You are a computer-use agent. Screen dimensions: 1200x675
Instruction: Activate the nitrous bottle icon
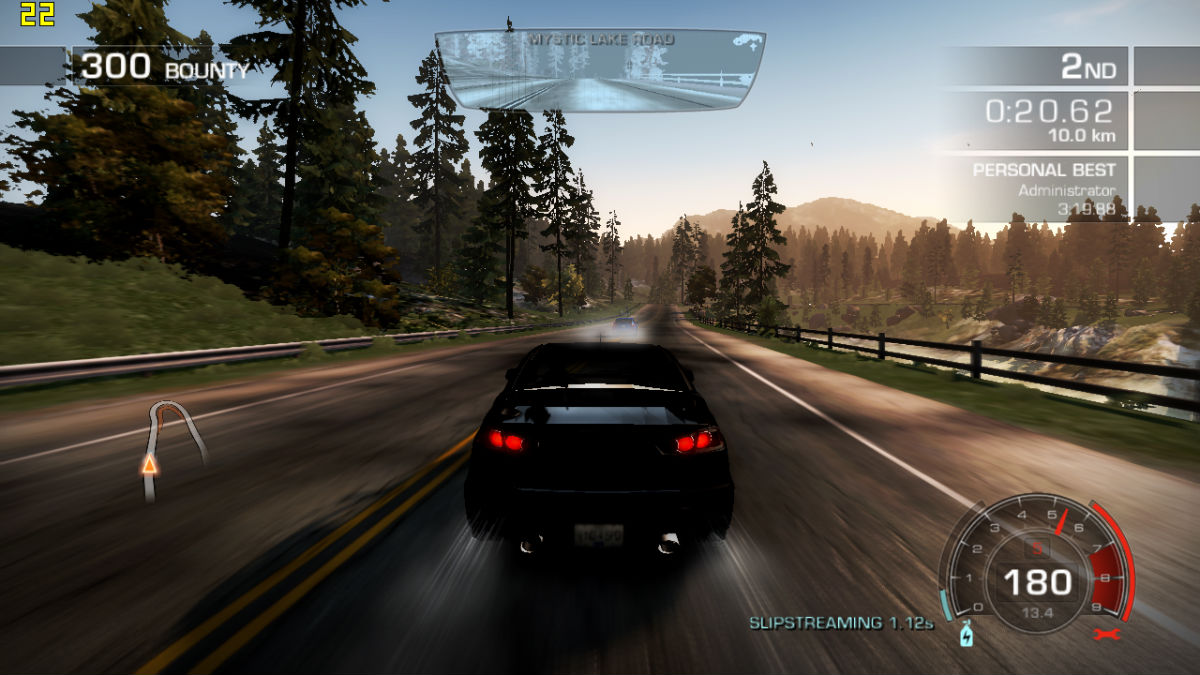[966, 635]
